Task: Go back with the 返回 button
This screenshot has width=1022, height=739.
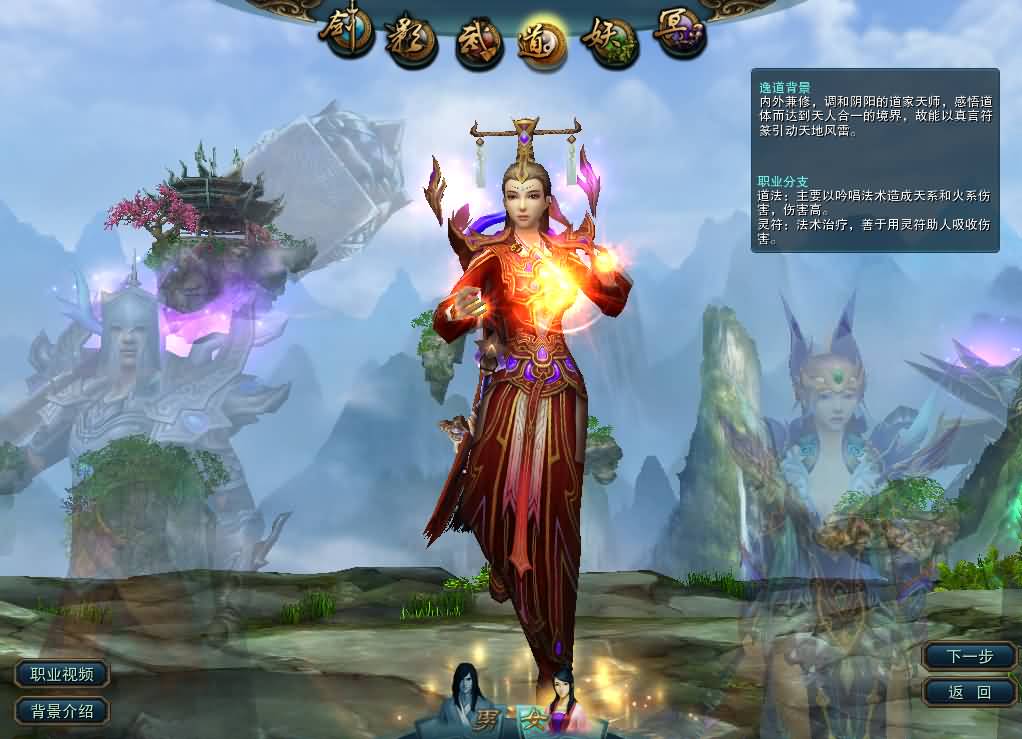Action: pyautogui.click(x=970, y=692)
